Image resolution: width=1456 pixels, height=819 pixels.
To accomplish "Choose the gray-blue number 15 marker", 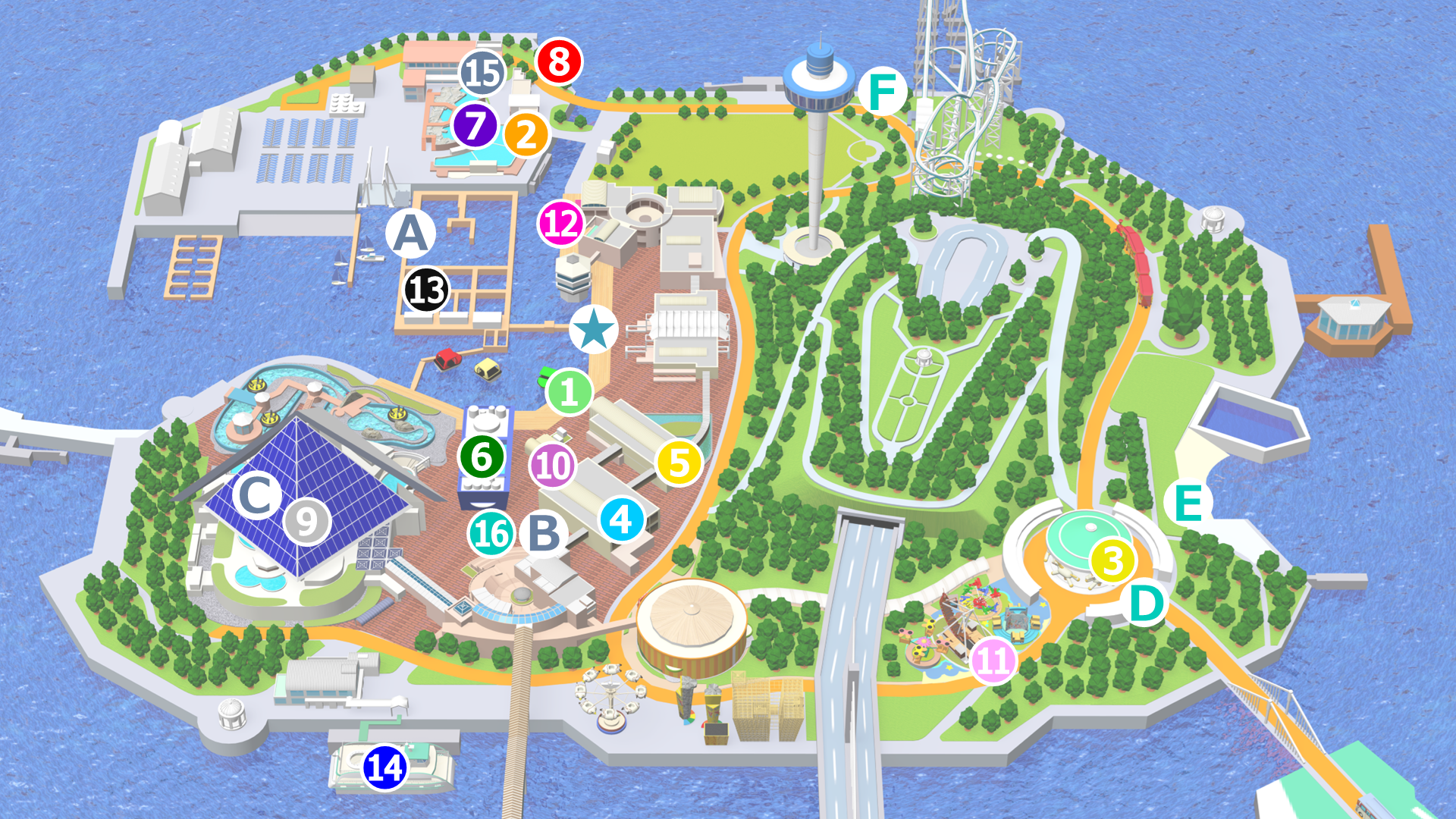I will pyautogui.click(x=482, y=74).
